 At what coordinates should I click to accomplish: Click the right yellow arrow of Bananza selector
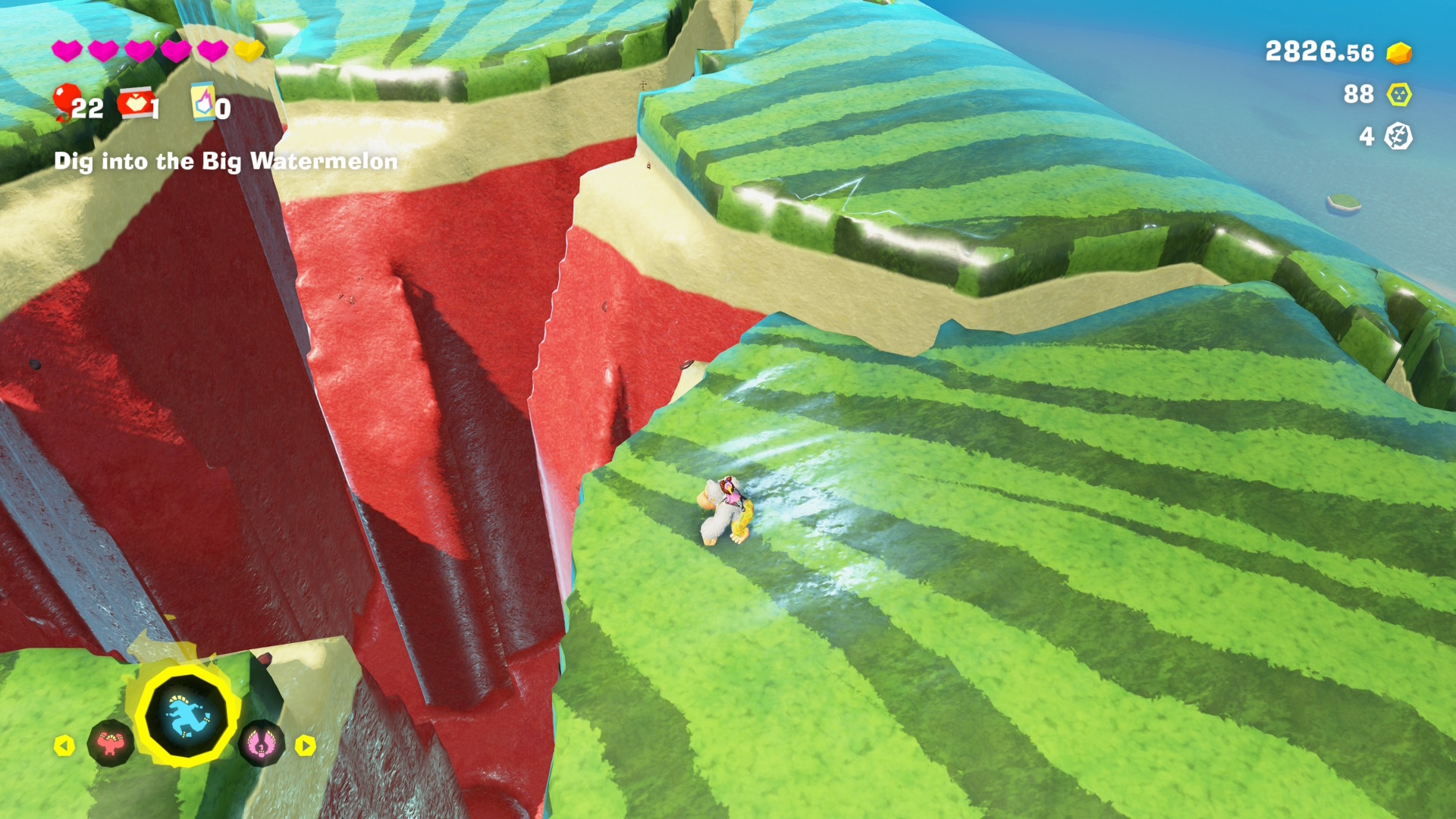pyautogui.click(x=305, y=746)
